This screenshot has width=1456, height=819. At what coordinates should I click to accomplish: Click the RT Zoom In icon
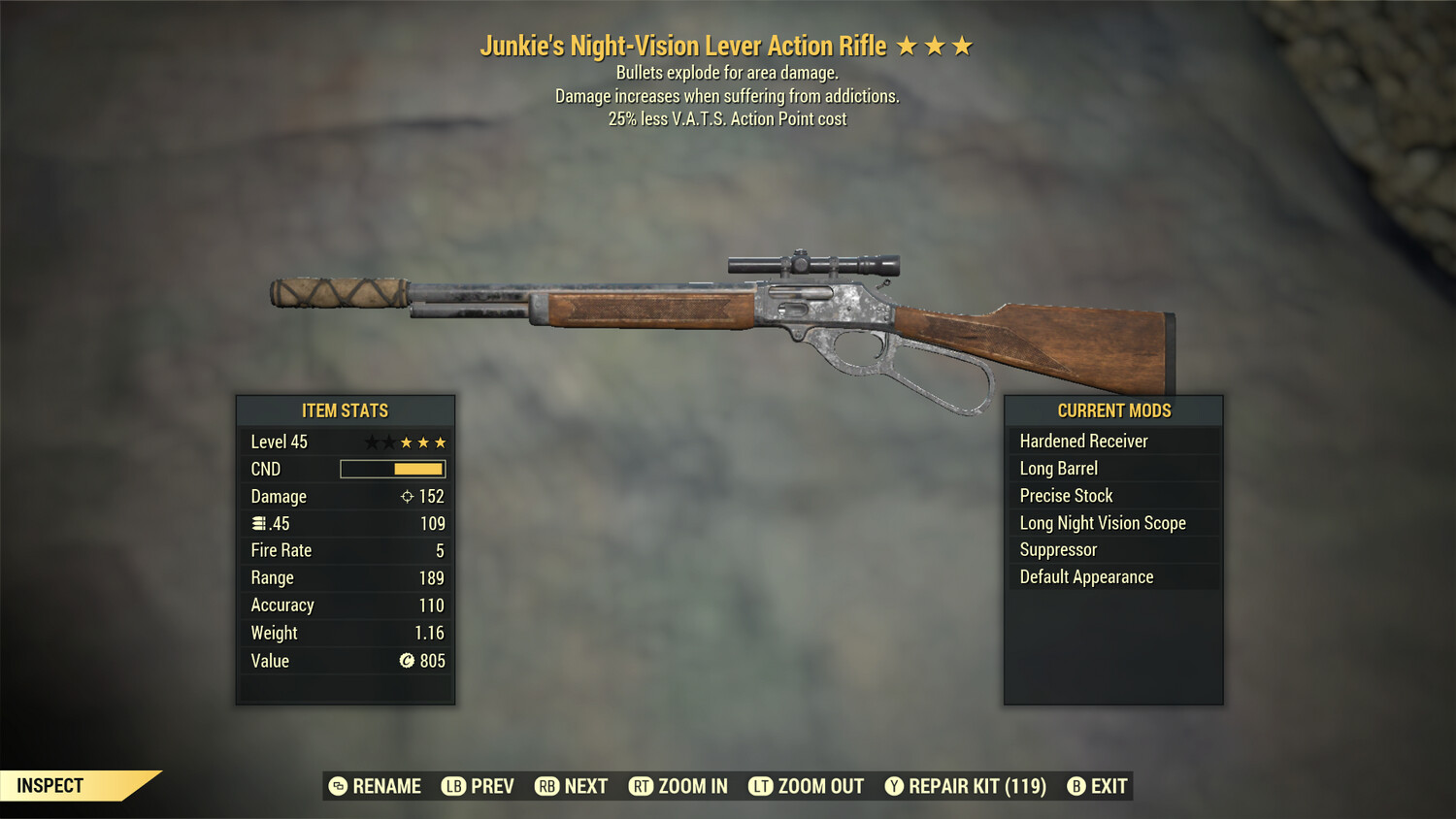point(643,786)
